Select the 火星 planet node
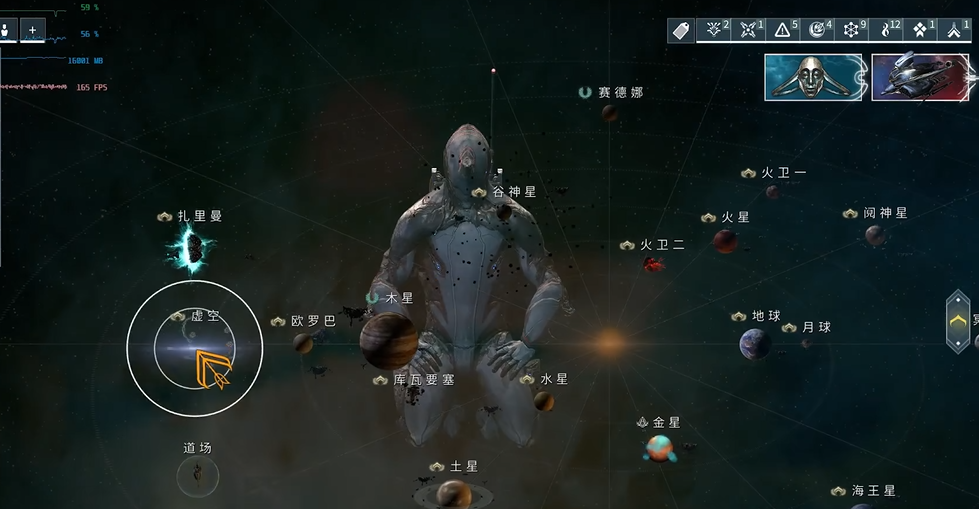Viewport: 979px width, 509px height. tap(725, 241)
